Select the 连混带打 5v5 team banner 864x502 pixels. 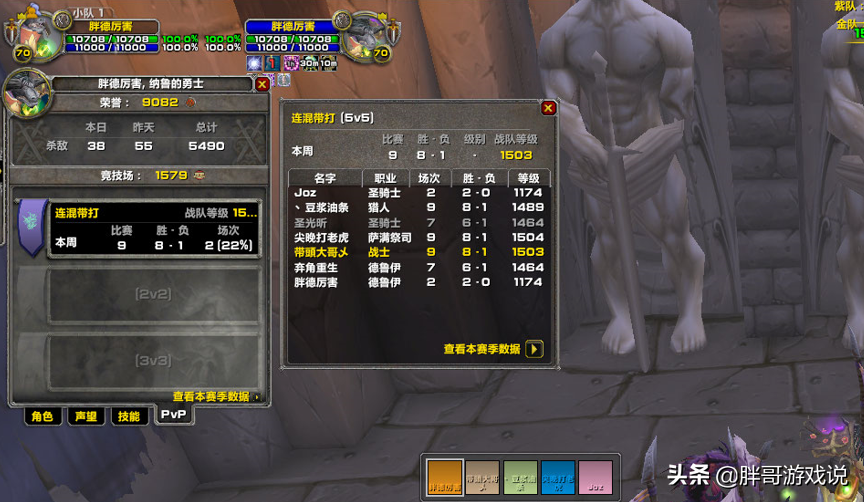click(x=33, y=224)
